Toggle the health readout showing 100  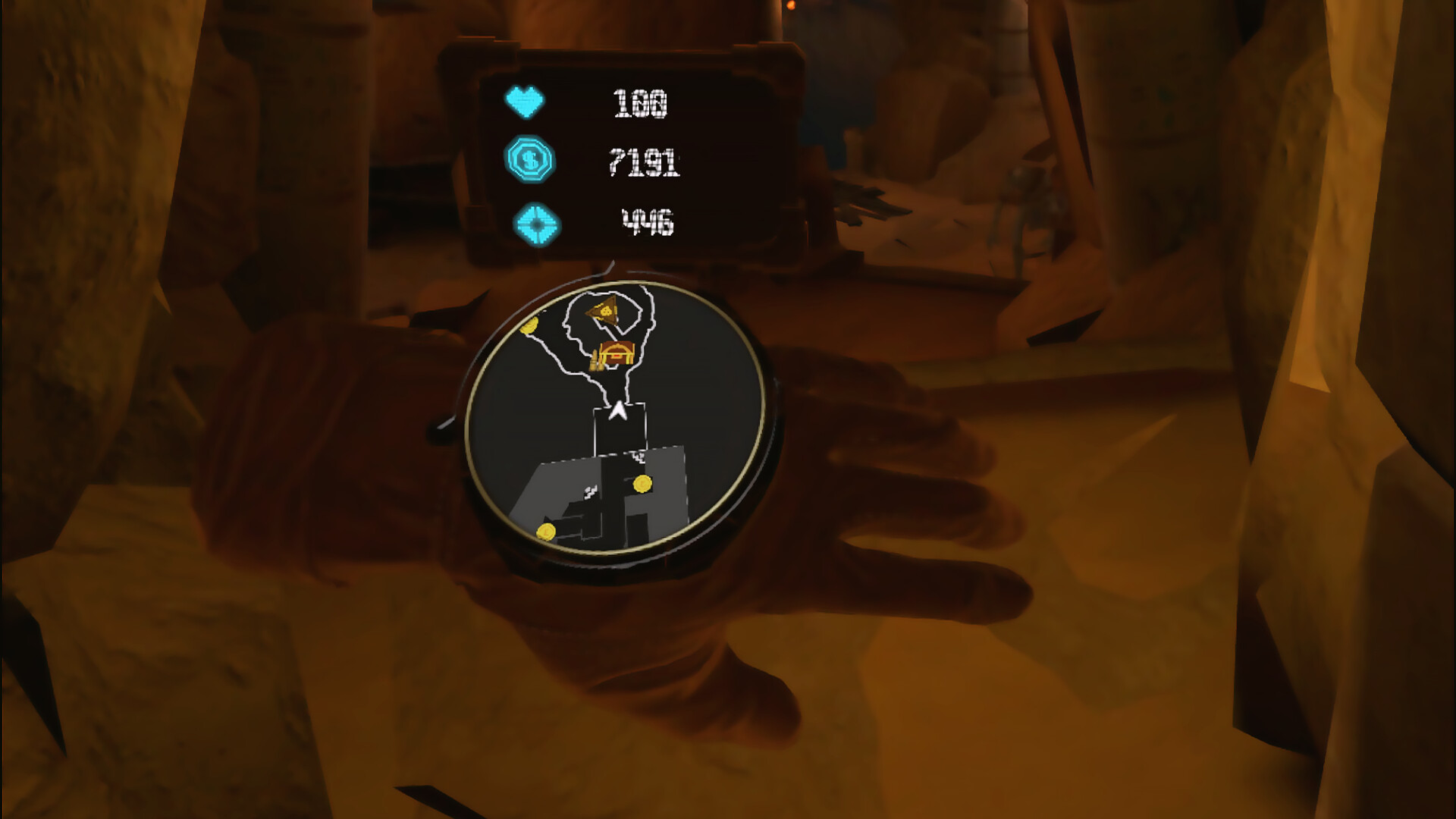click(641, 102)
